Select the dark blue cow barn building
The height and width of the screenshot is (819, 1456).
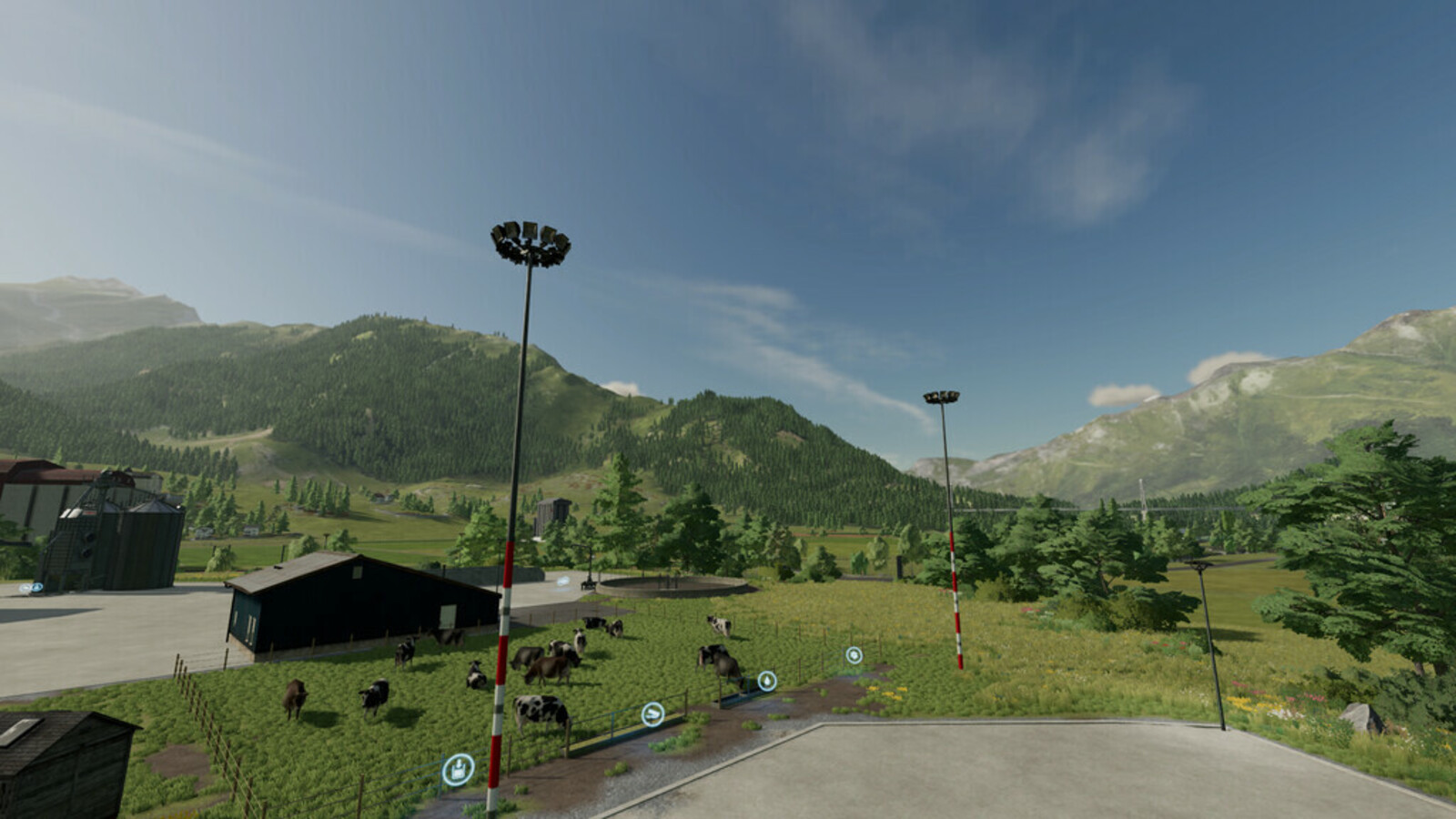click(x=346, y=601)
